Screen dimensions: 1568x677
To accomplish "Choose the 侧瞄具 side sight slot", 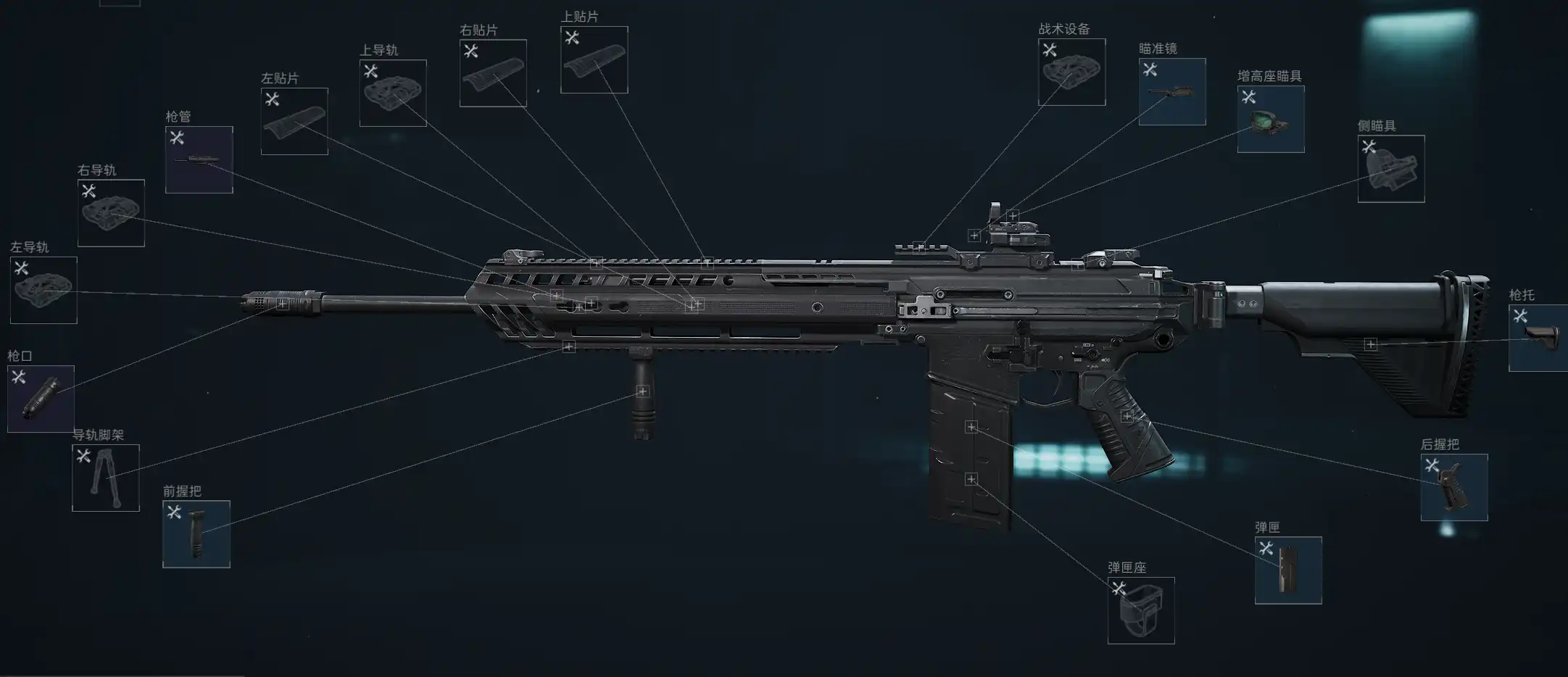I will (x=1391, y=168).
